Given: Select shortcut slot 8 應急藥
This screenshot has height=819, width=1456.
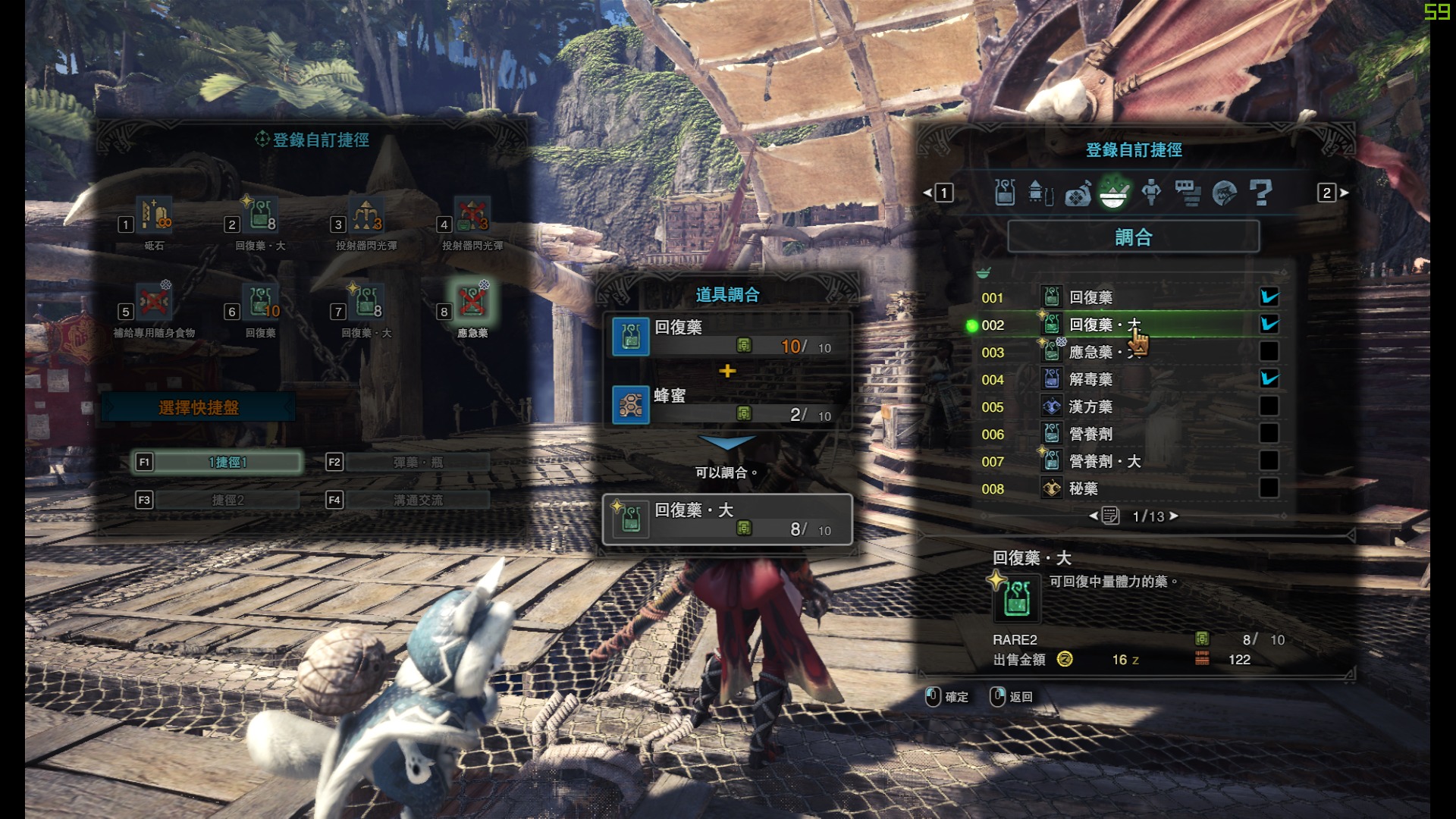Looking at the screenshot, I should coord(472,303).
